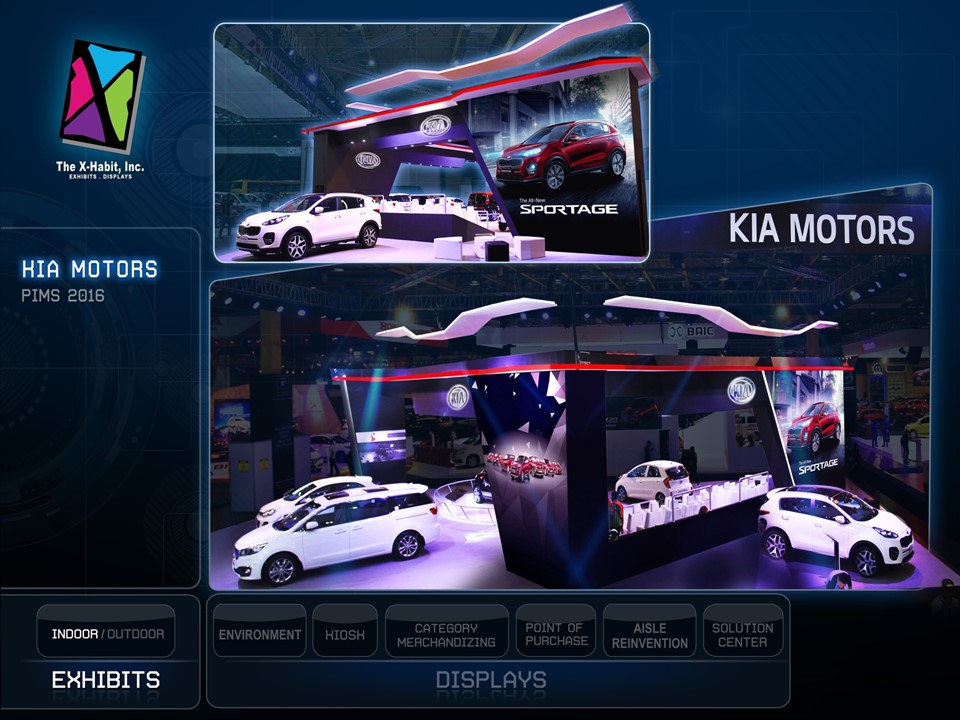Viewport: 960px width, 720px height.
Task: View the large Kia Motors booth photo
Action: [x=570, y=440]
